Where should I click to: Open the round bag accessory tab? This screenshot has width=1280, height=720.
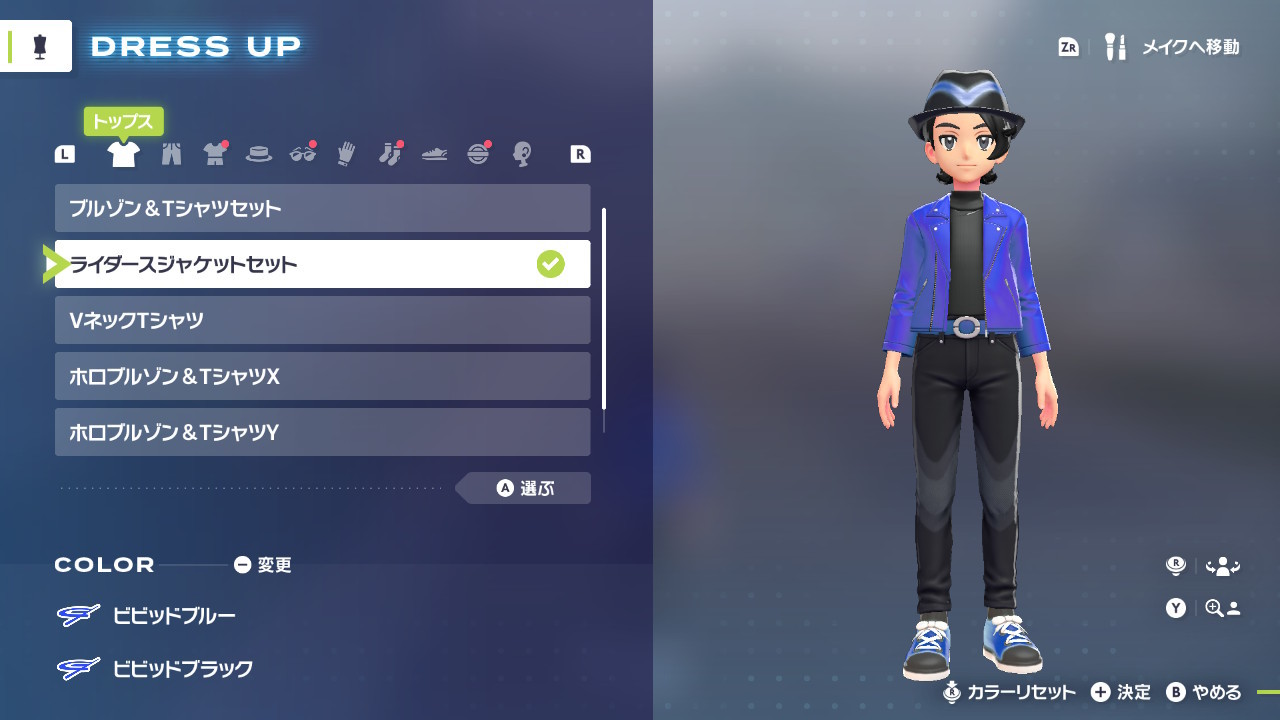[478, 154]
